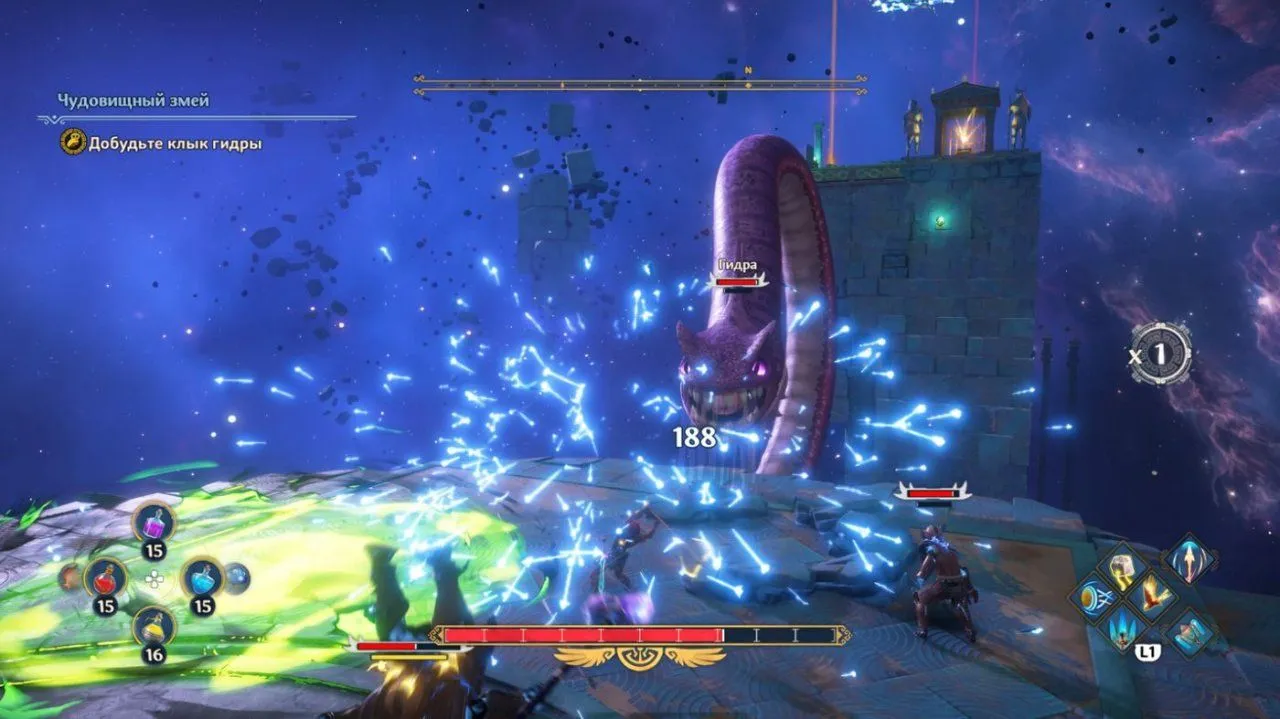Select the blue mushroom icon beside stamina potion
The height and width of the screenshot is (719, 1280).
click(237, 576)
